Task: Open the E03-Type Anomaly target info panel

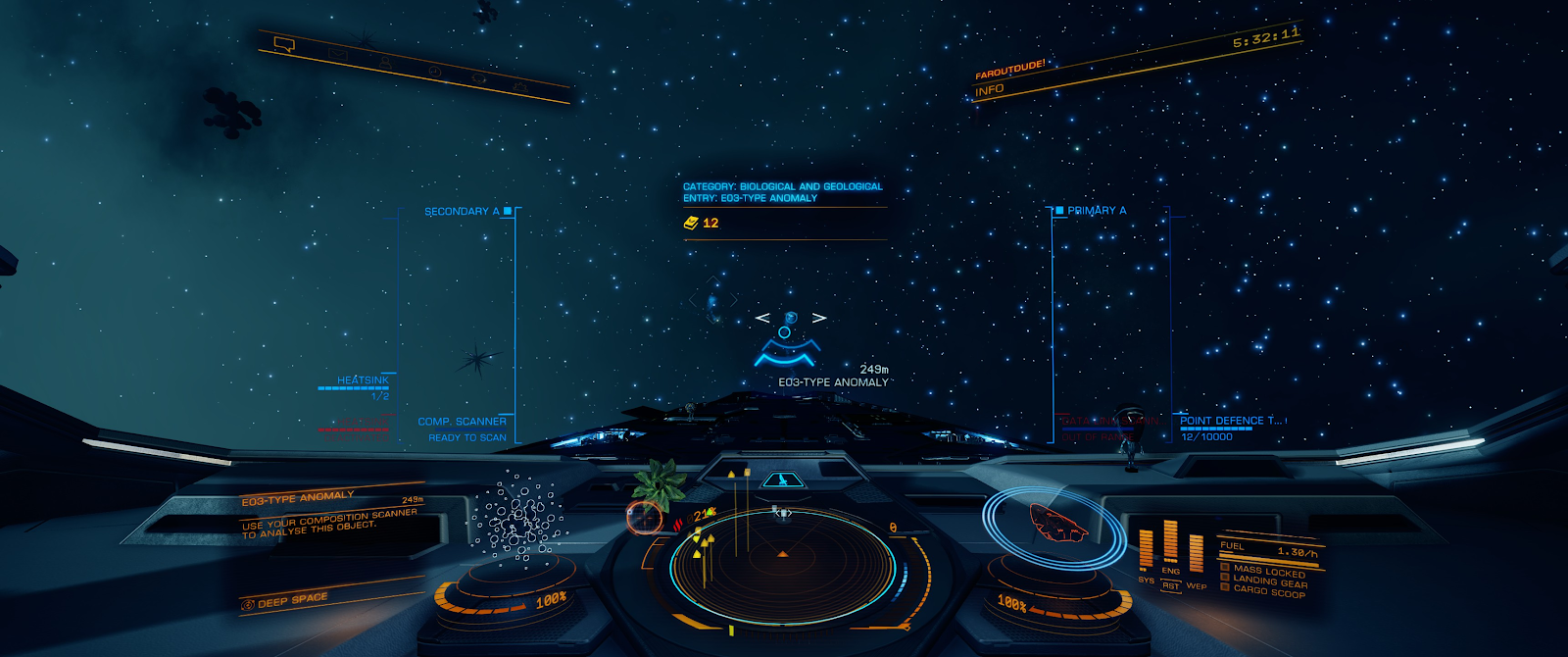Action: [330, 515]
